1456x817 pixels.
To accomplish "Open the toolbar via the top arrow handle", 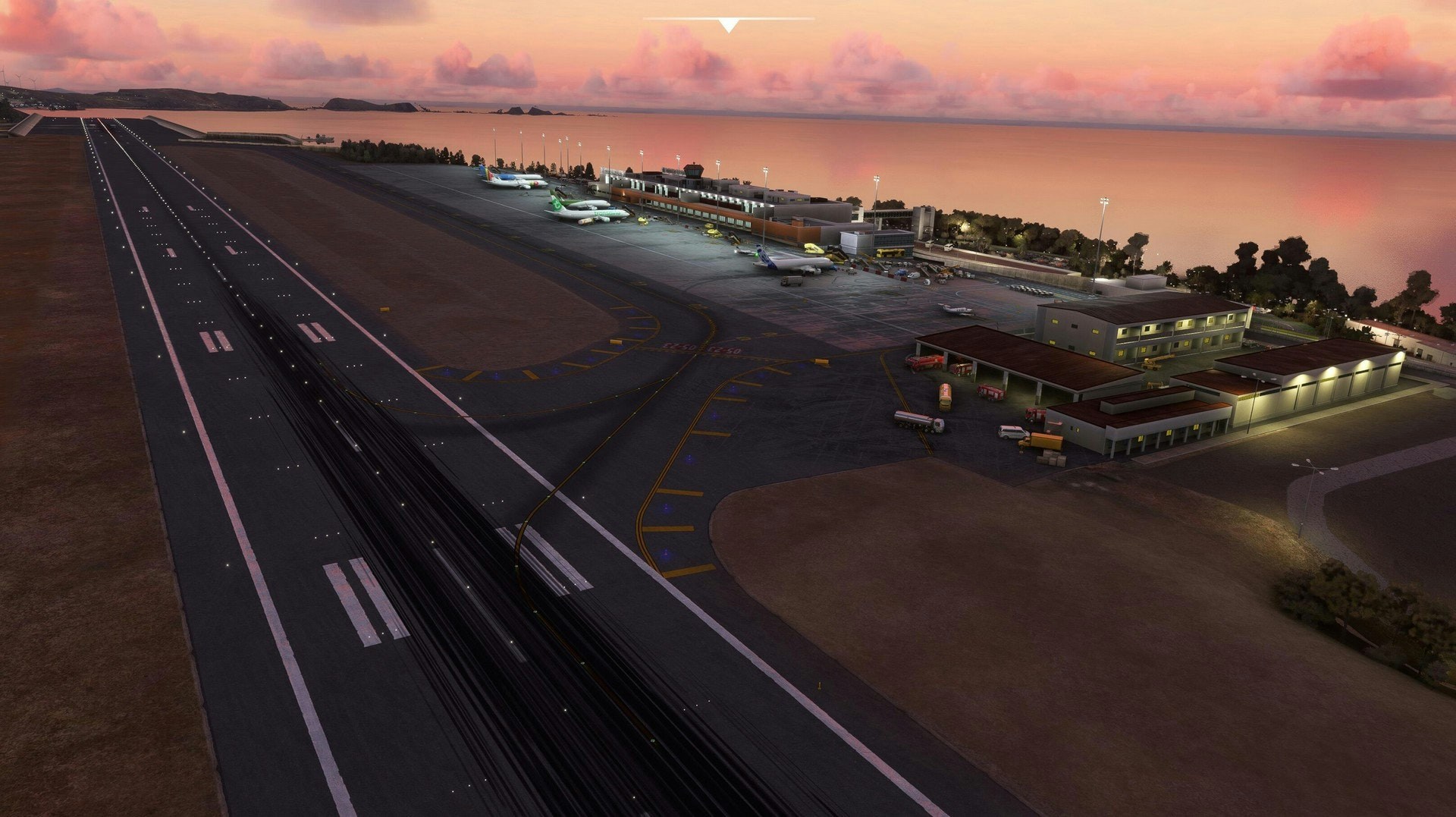I will [728, 26].
